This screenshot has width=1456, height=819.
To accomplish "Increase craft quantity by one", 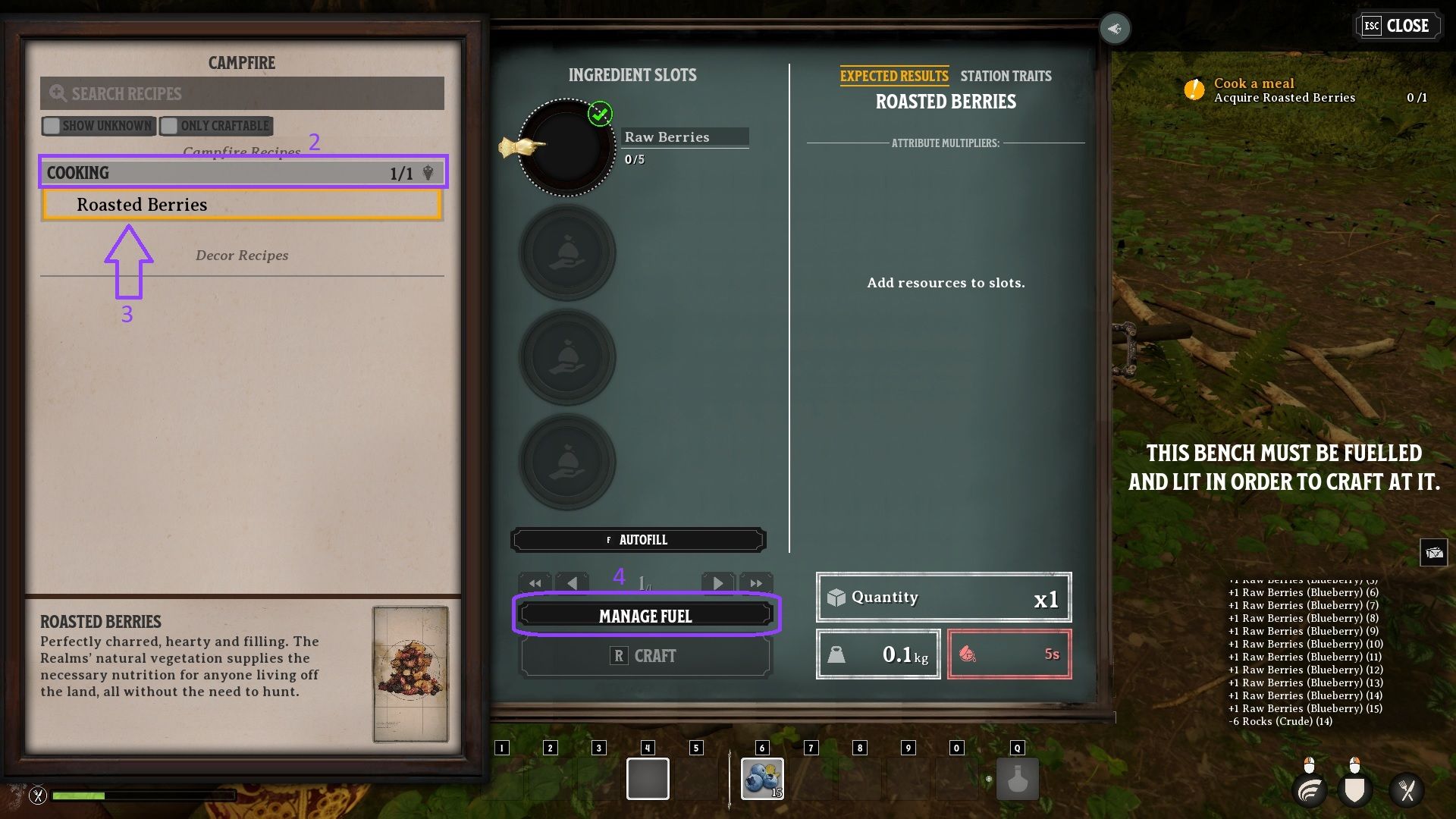I will (x=717, y=583).
